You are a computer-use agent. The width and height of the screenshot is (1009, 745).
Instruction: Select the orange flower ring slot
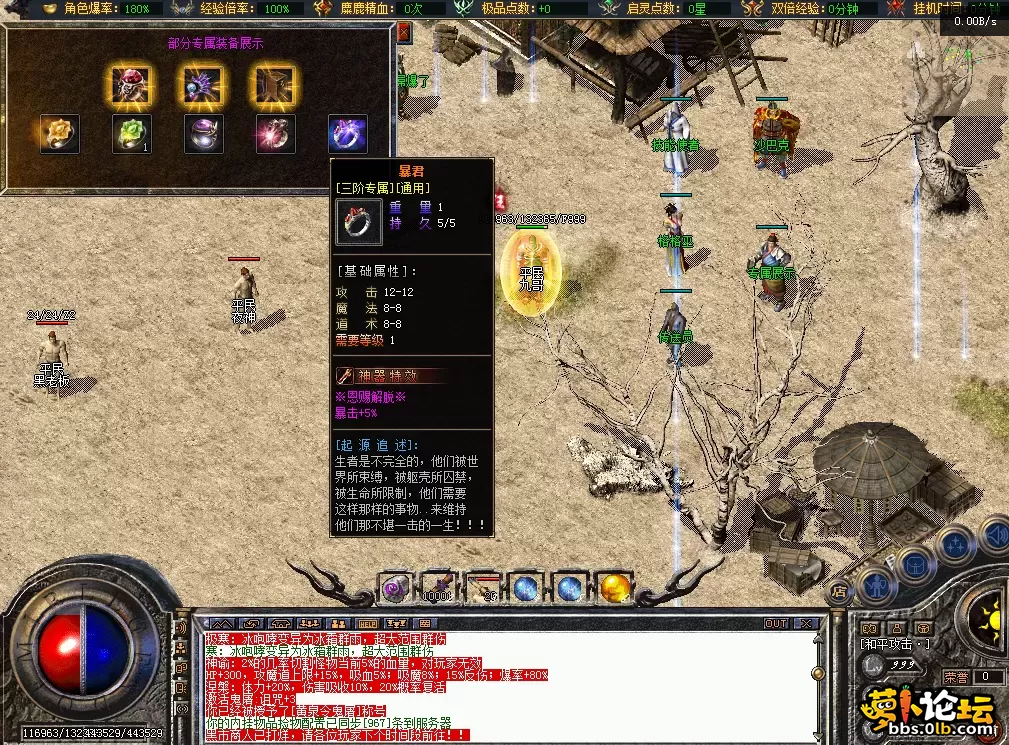59,134
